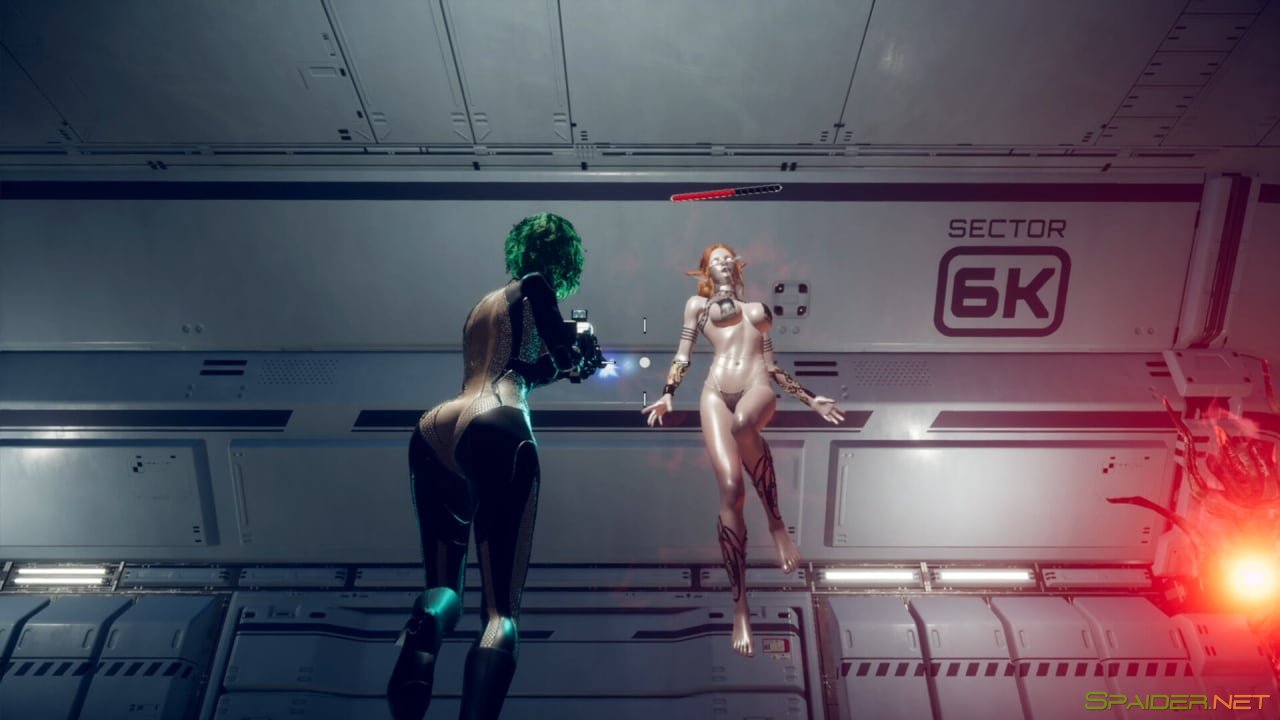
Task: Select the SECTOR 6K wall label text
Action: click(x=1008, y=227)
